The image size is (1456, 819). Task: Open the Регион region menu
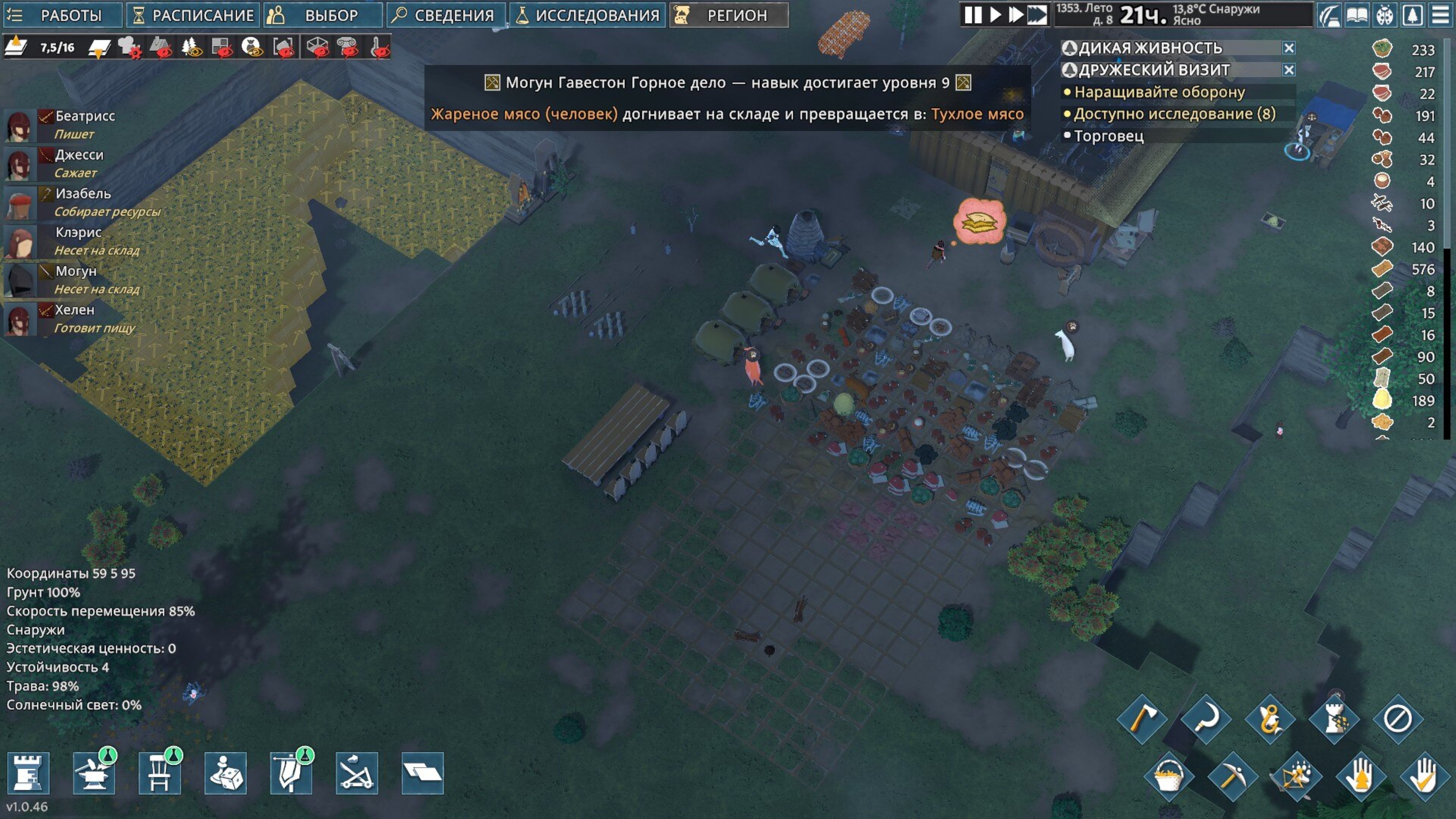click(x=728, y=15)
